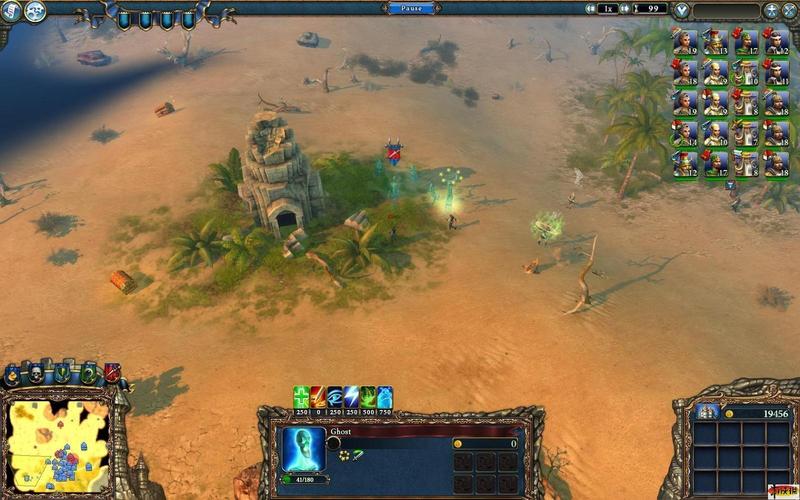The height and width of the screenshot is (500, 800).
Task: Click the game speed 1x control
Action: [607, 9]
